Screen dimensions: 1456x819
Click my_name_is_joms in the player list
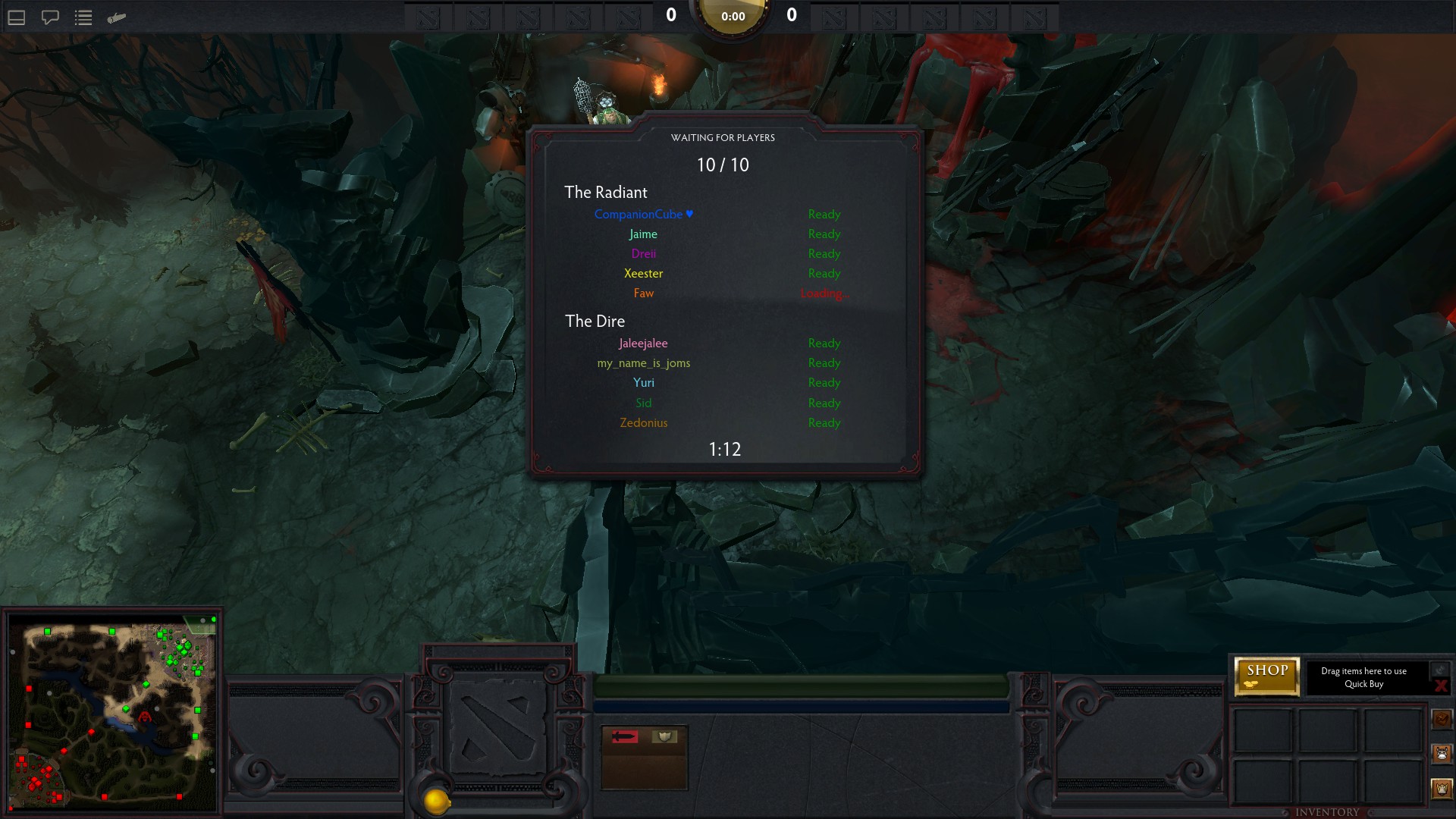(x=643, y=363)
